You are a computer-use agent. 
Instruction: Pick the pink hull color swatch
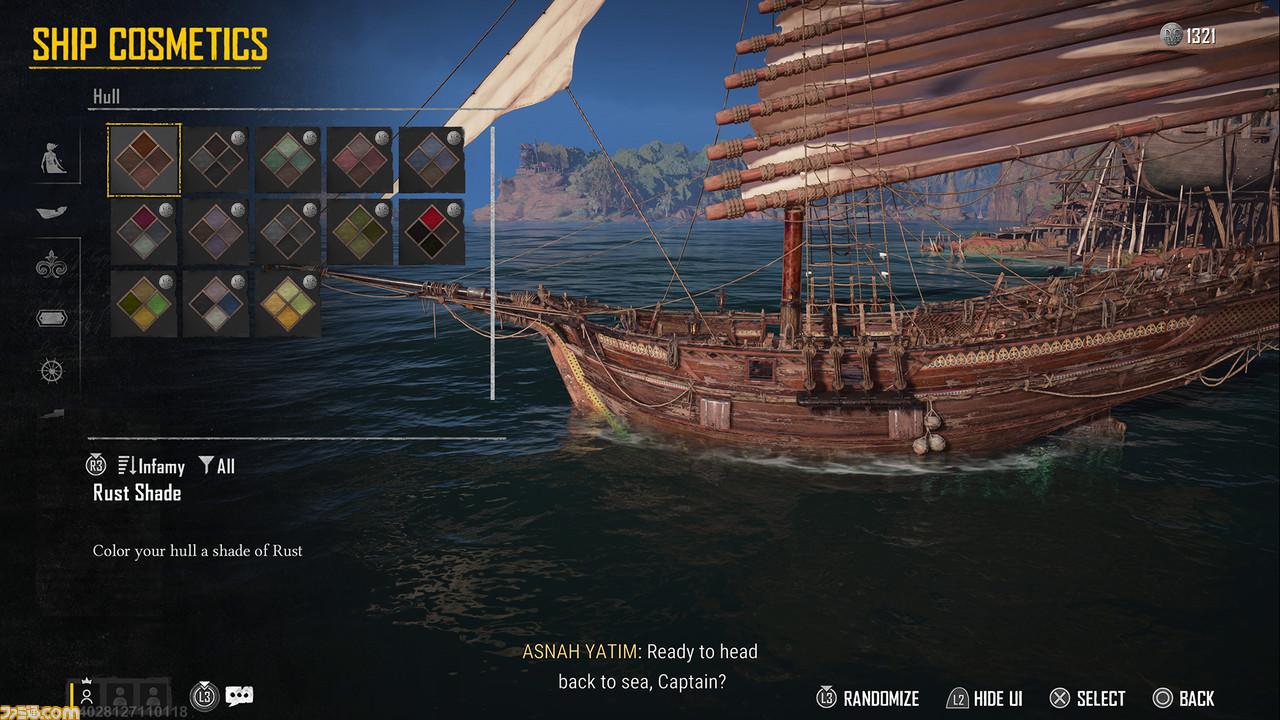[360, 160]
